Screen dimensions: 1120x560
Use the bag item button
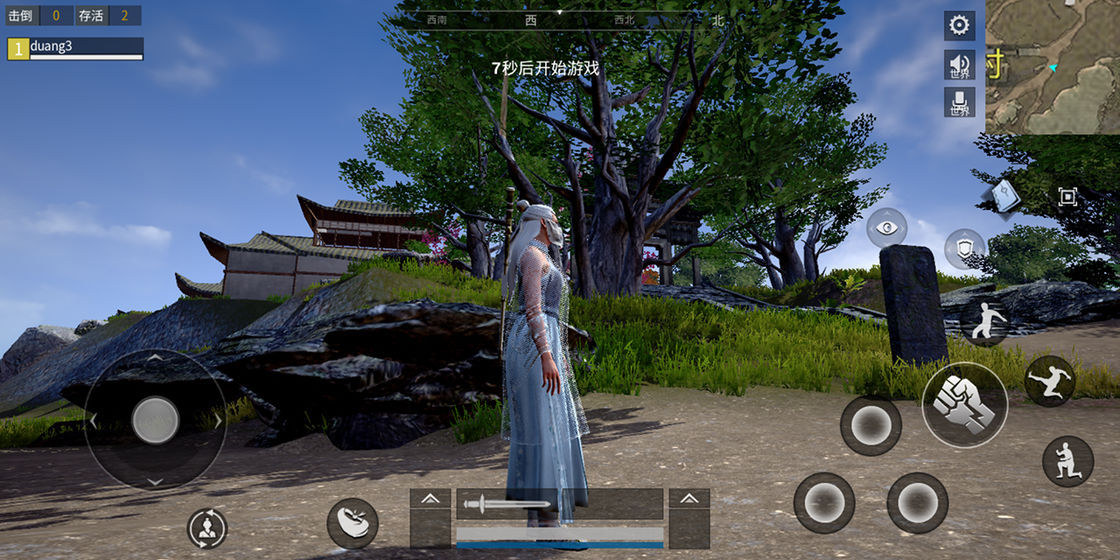[x=352, y=522]
